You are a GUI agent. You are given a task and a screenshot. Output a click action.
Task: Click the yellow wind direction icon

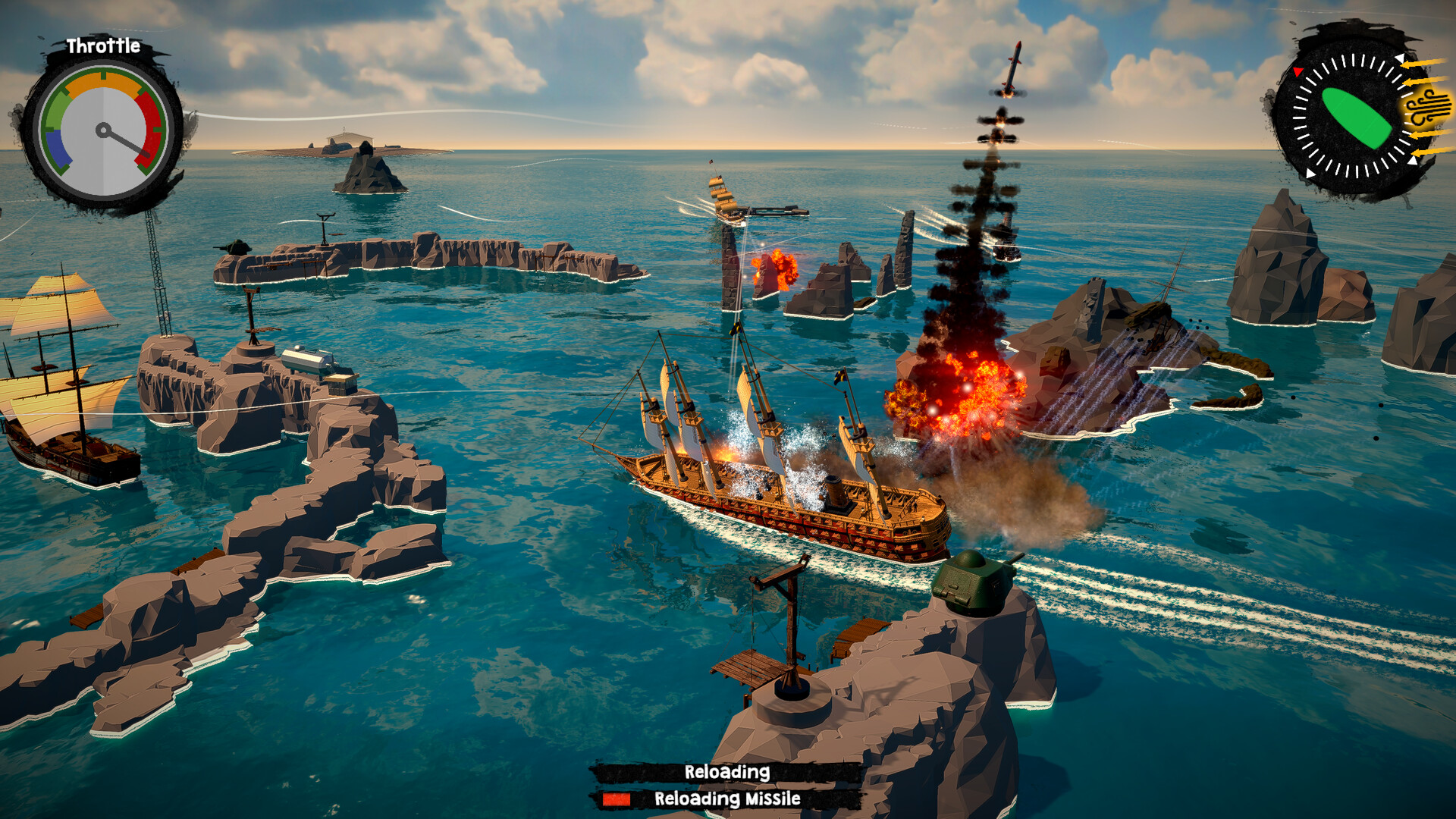click(x=1426, y=111)
